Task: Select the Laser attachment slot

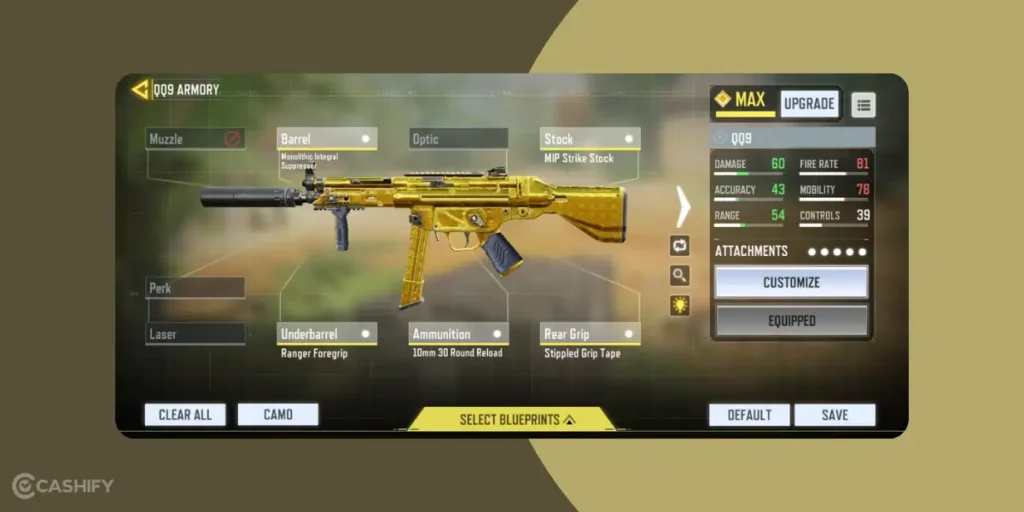Action: coord(195,334)
